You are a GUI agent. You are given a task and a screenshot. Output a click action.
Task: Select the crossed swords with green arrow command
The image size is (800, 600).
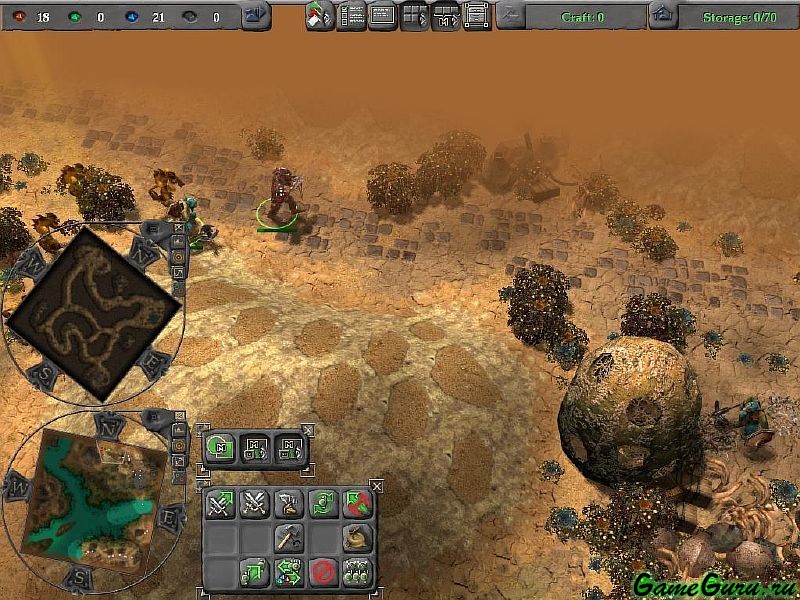tap(221, 504)
